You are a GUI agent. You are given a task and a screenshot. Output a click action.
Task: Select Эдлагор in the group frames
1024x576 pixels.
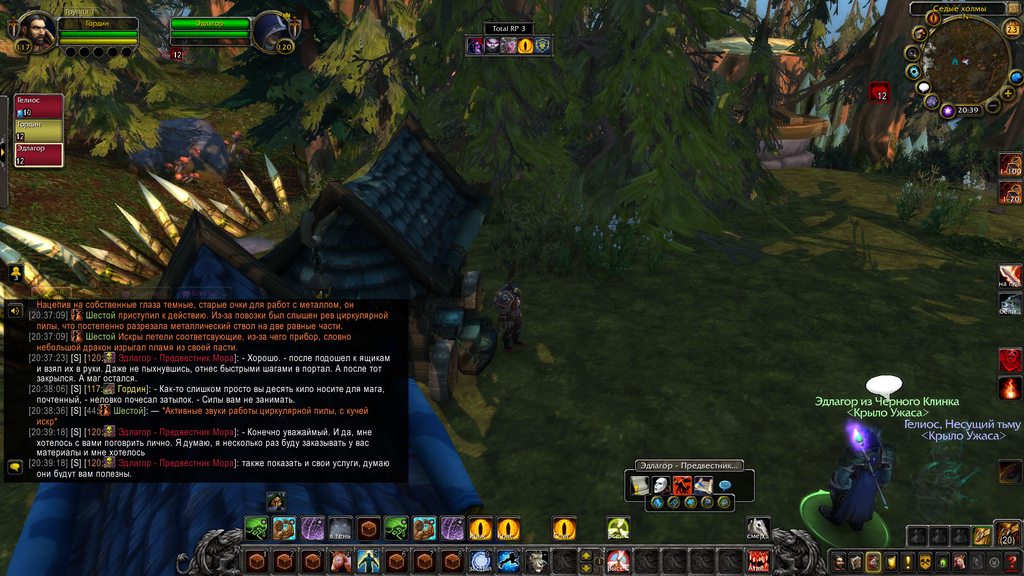tap(38, 154)
